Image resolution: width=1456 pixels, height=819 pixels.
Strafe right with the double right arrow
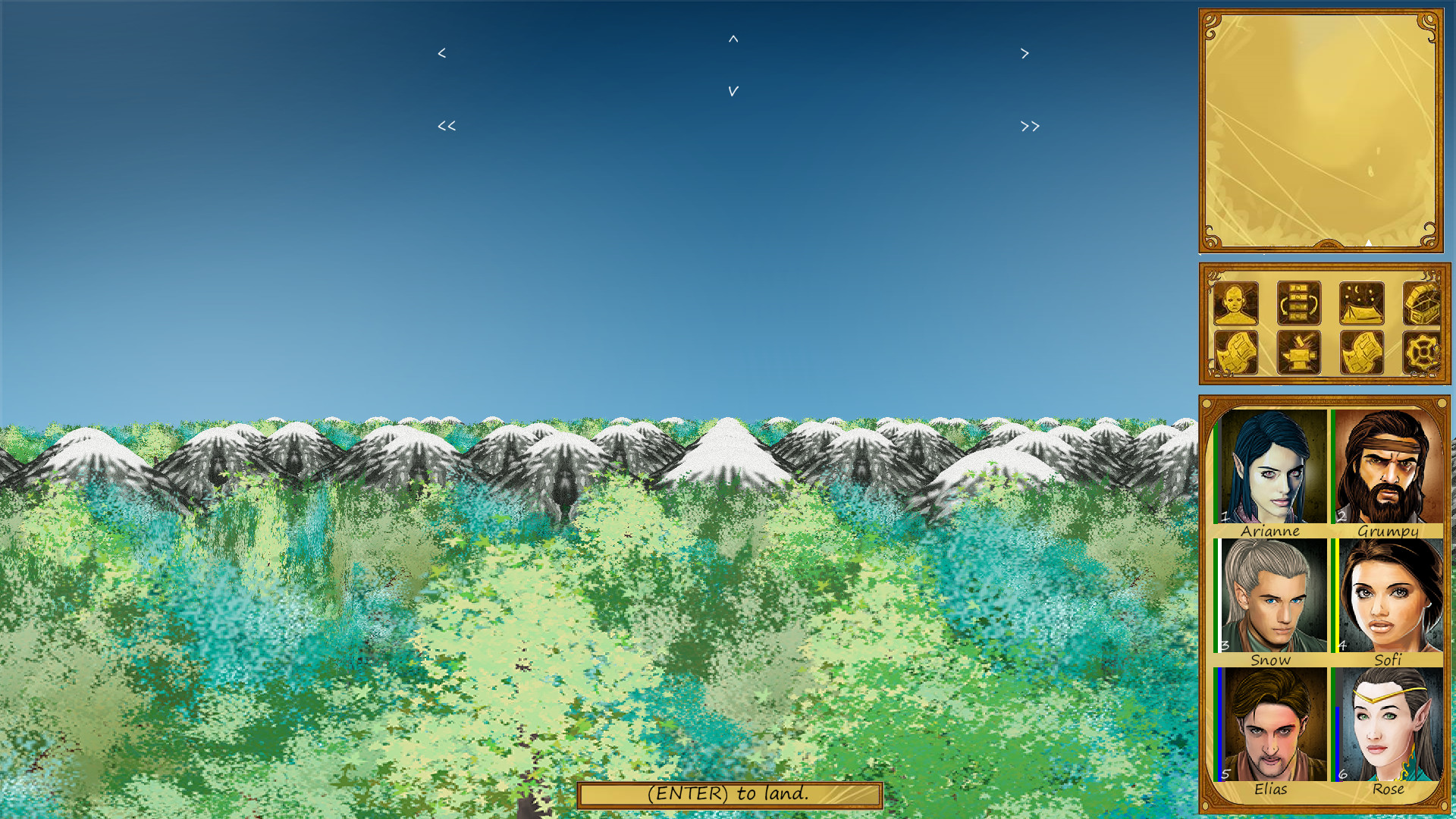(1029, 125)
